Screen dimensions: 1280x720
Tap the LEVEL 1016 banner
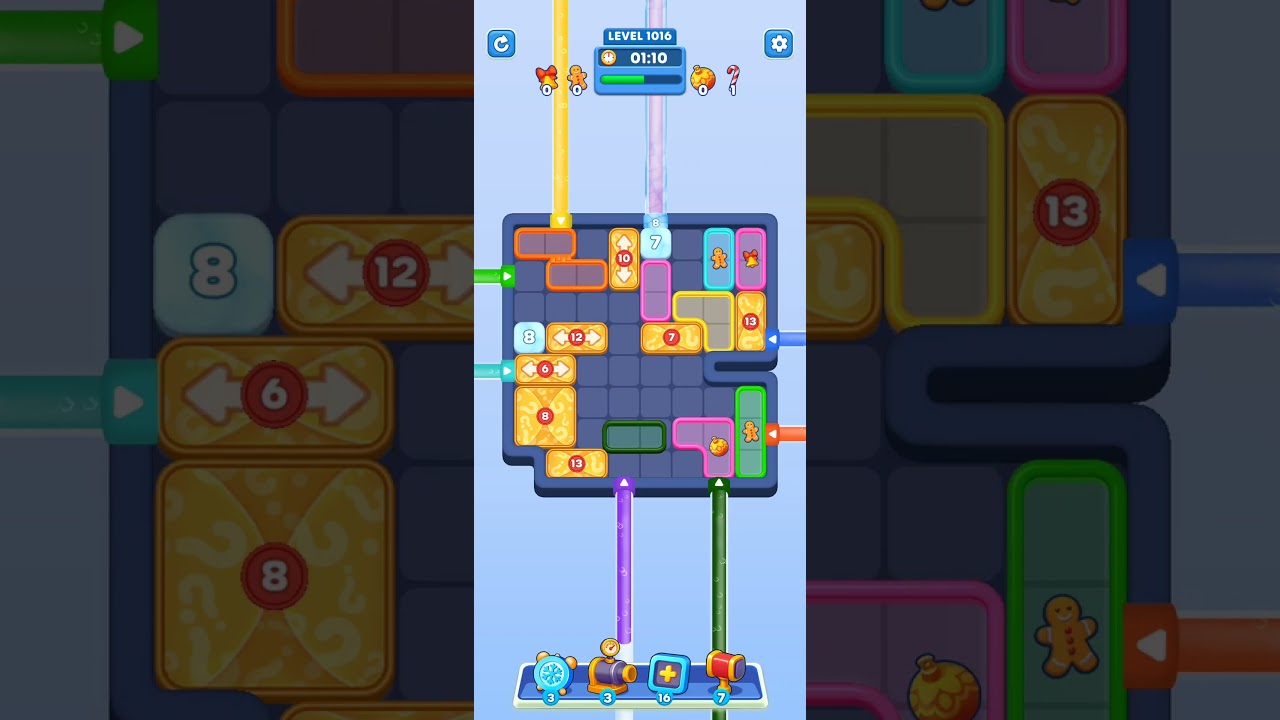639,36
